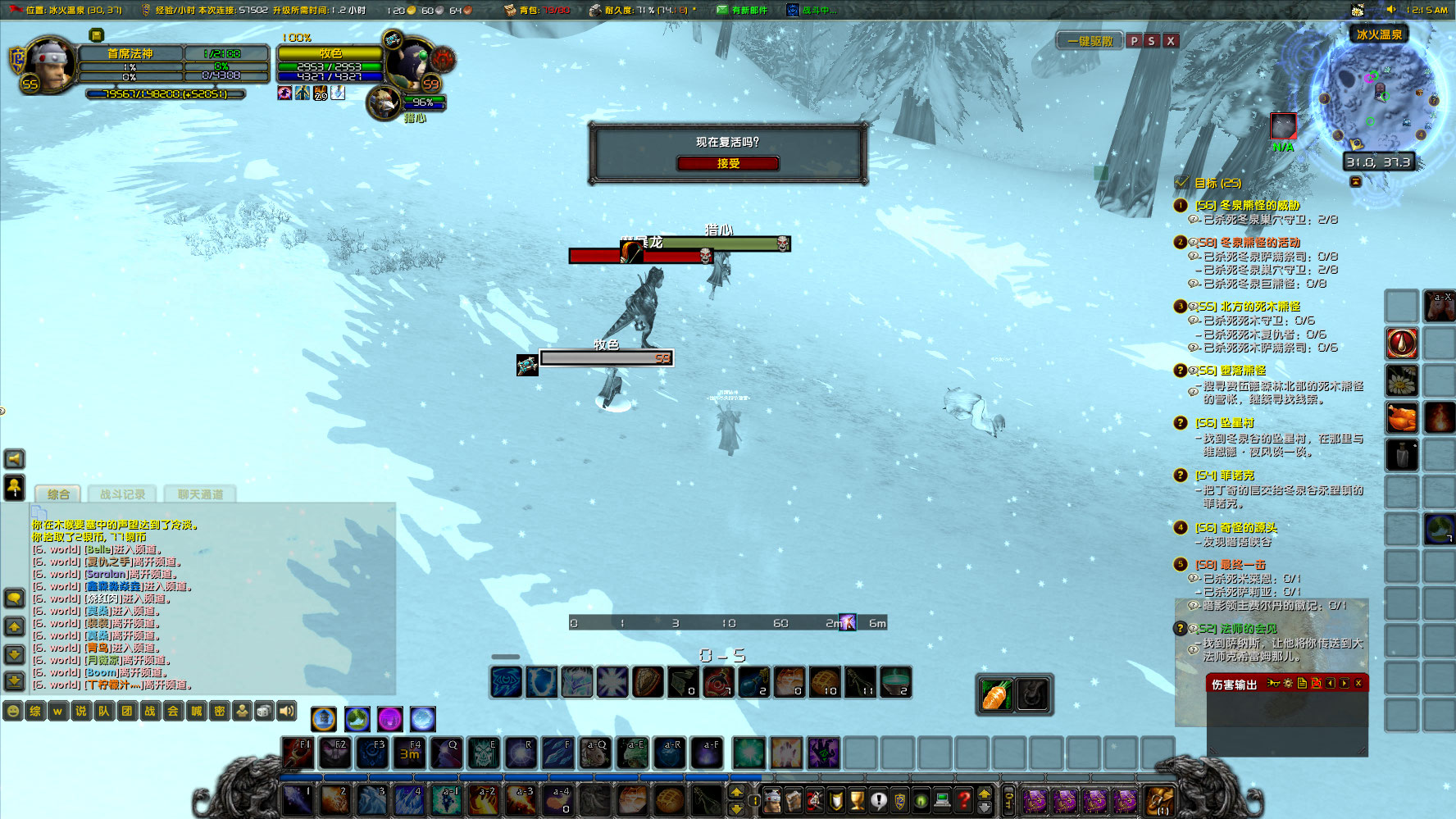Mute chat sounds with the speaker icon

tap(285, 711)
